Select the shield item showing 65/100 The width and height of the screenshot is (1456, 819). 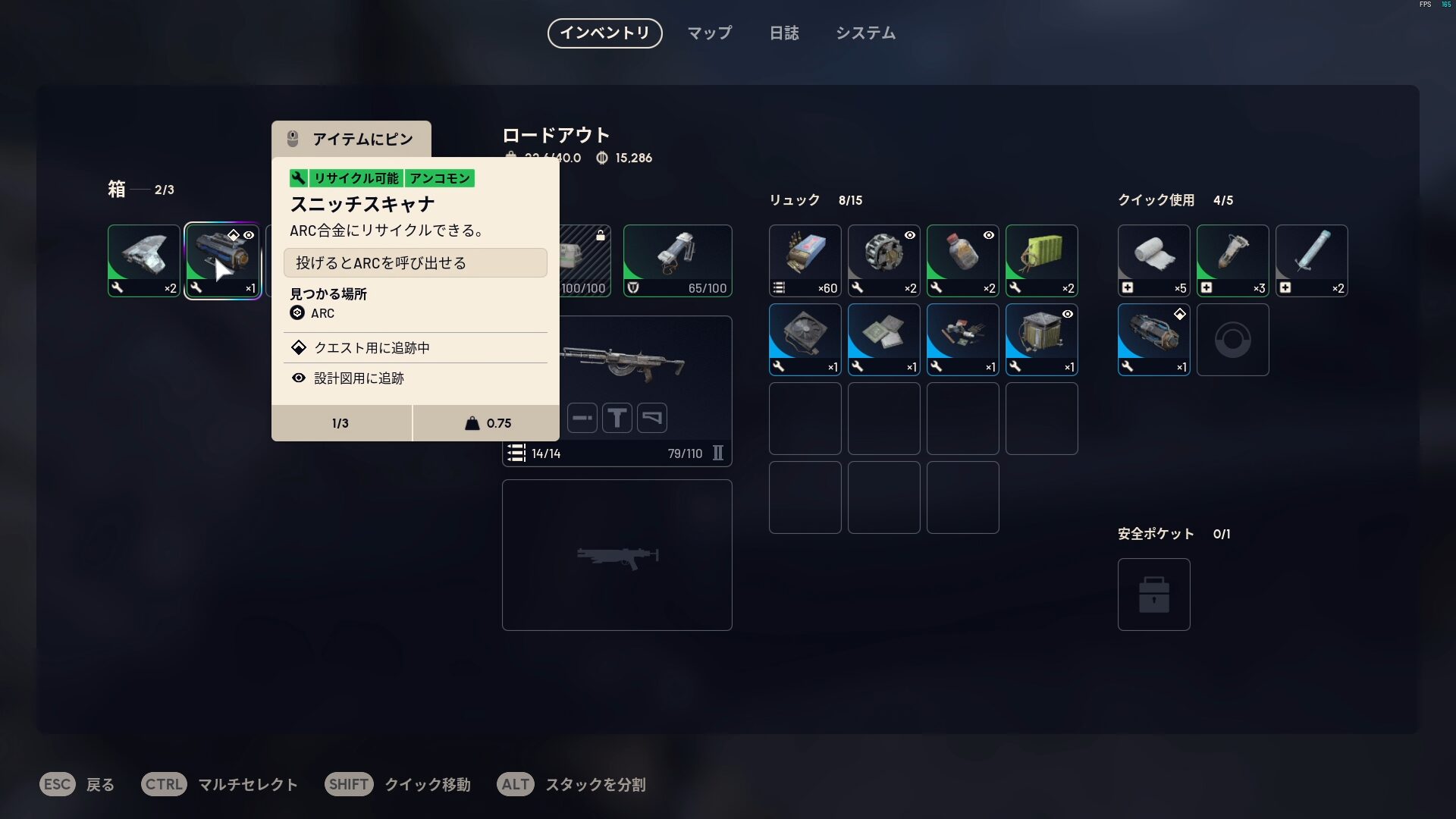click(677, 260)
